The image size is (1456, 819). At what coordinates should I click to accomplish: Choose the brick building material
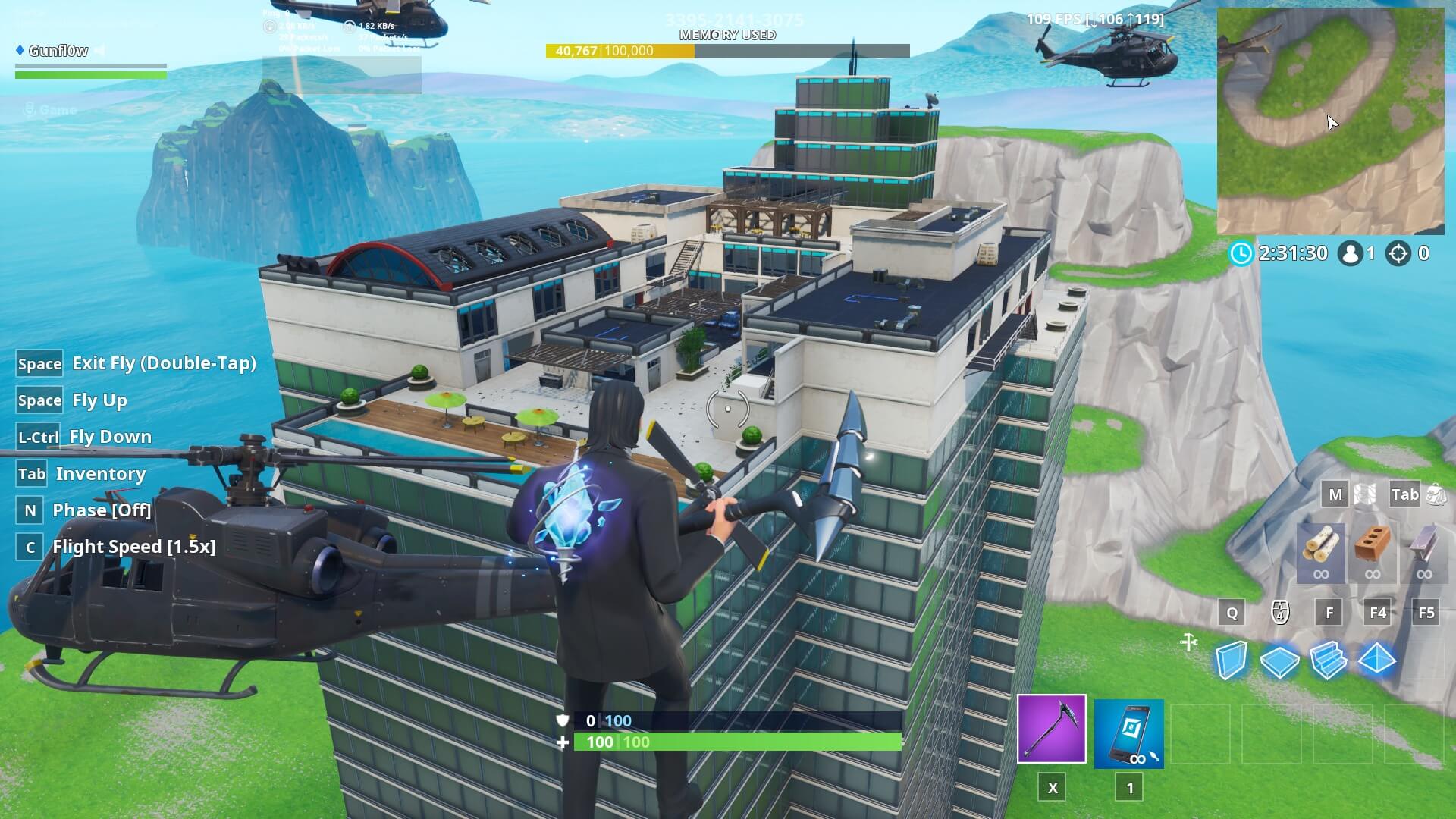[x=1373, y=552]
